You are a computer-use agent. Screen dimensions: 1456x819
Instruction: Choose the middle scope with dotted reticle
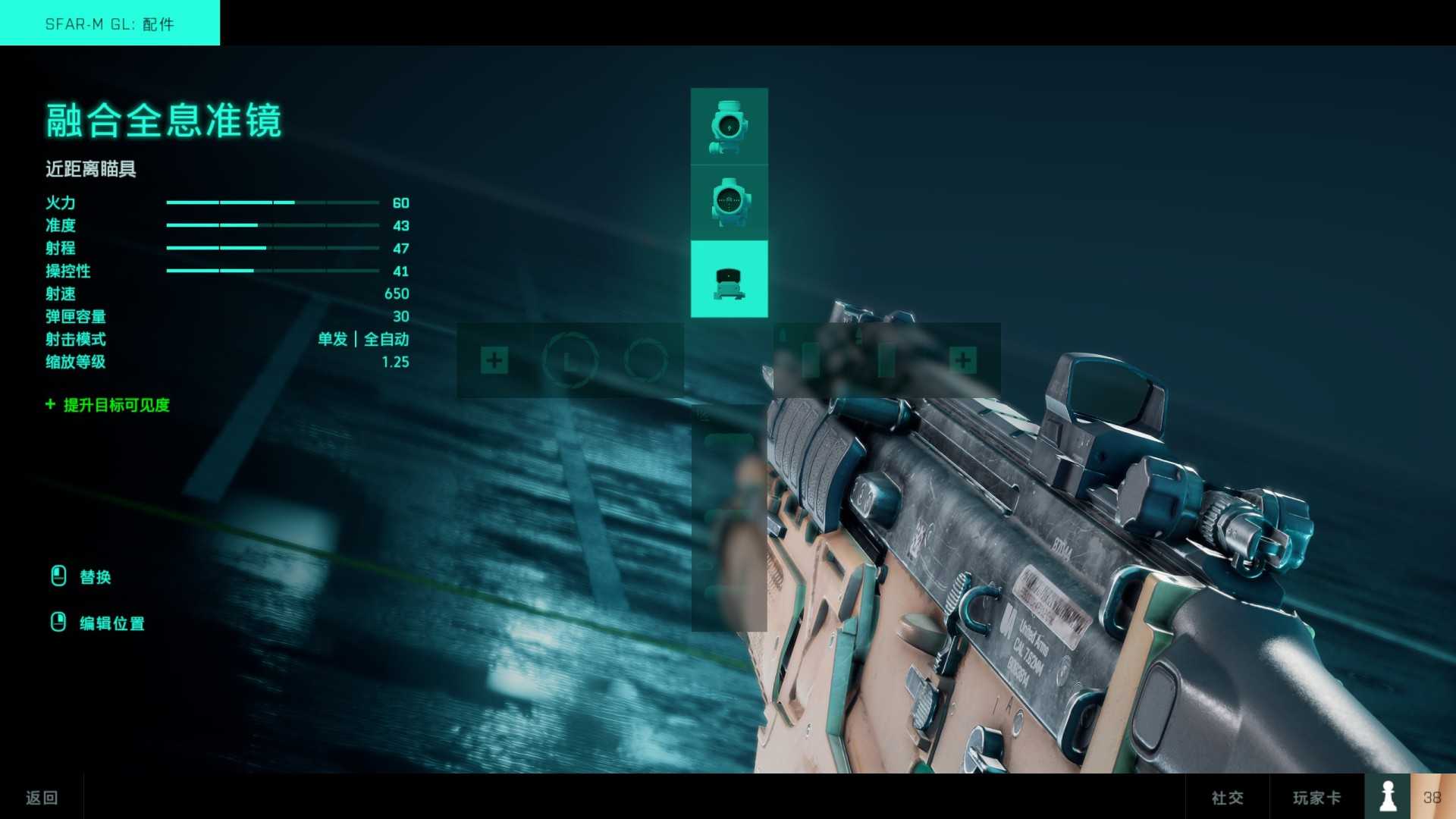click(729, 202)
